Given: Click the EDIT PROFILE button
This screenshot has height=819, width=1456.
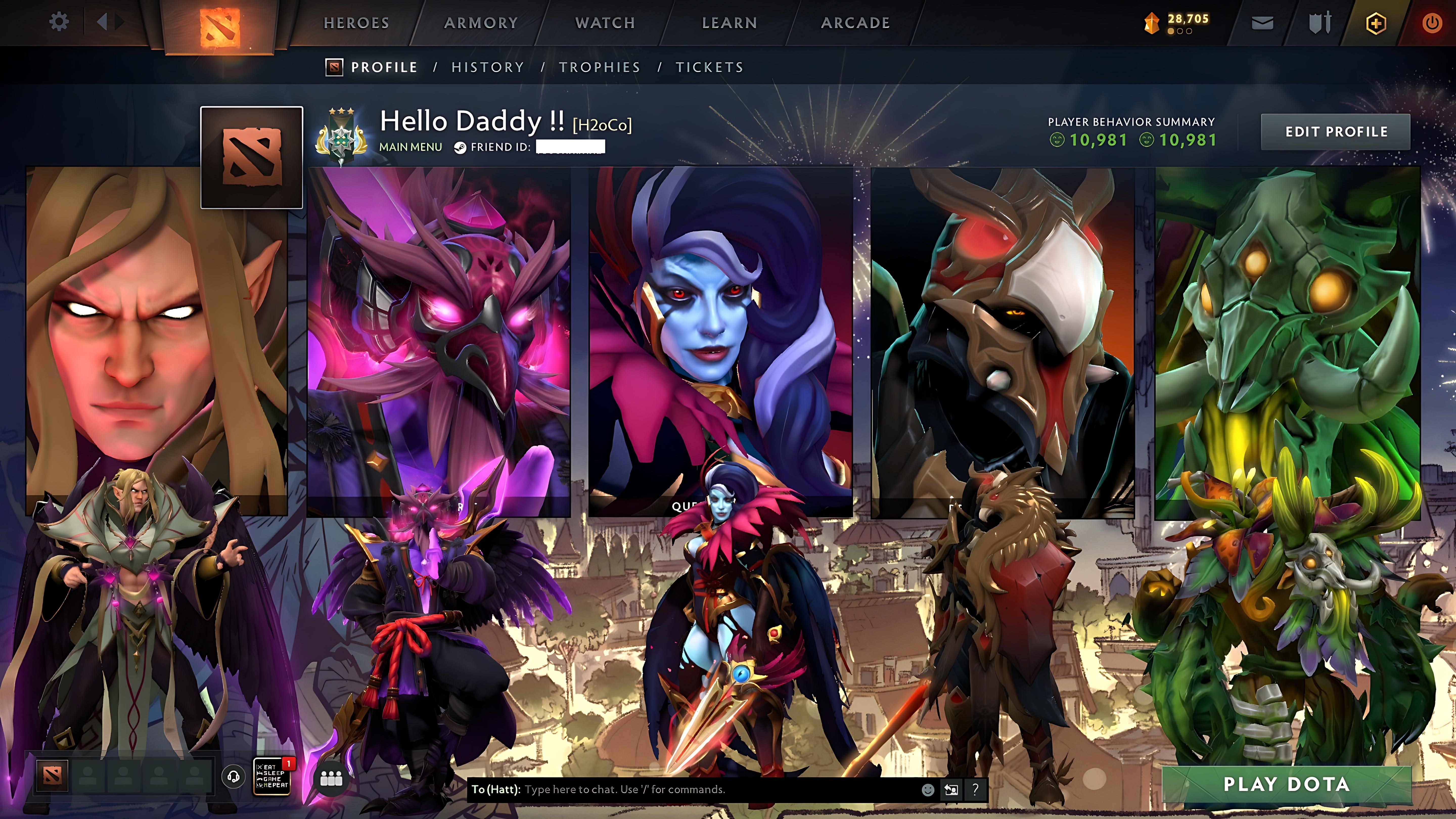Looking at the screenshot, I should tap(1335, 132).
